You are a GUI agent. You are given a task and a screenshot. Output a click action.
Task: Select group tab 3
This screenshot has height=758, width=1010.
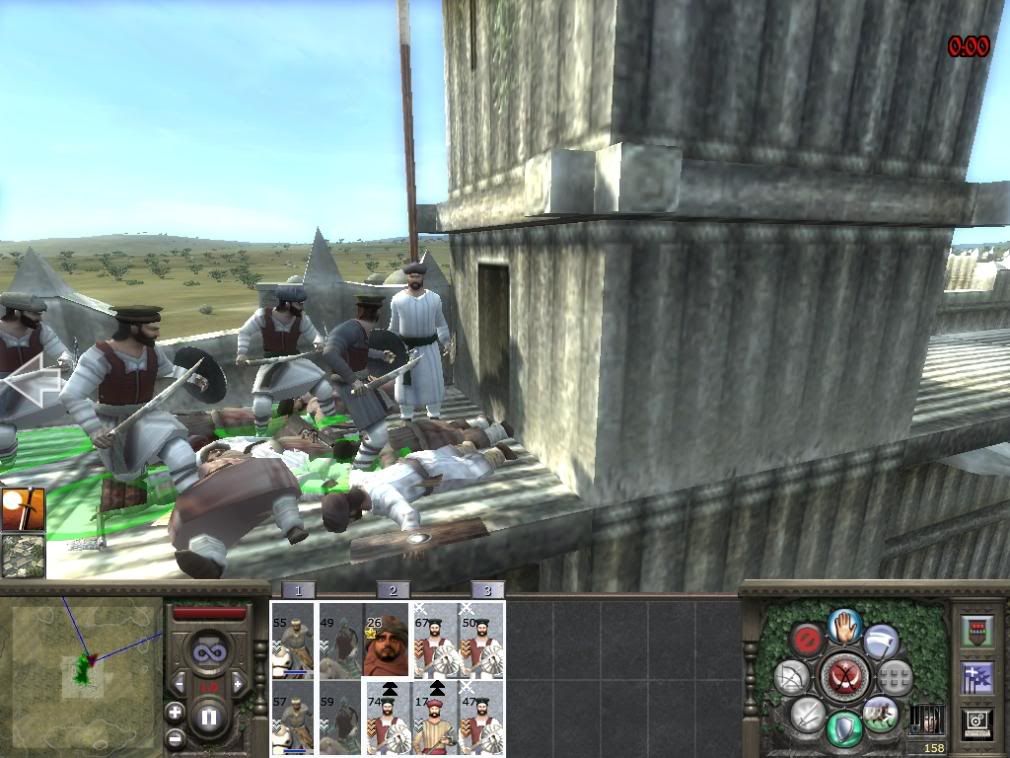pos(487,590)
